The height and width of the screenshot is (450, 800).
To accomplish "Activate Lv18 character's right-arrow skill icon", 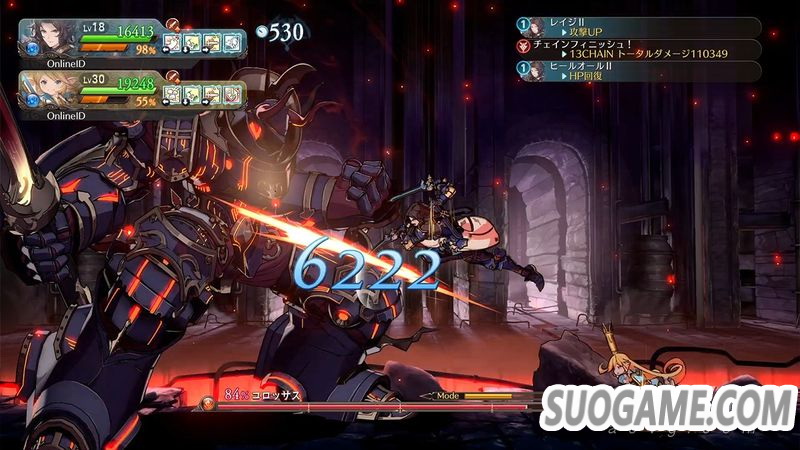I will pos(212,42).
